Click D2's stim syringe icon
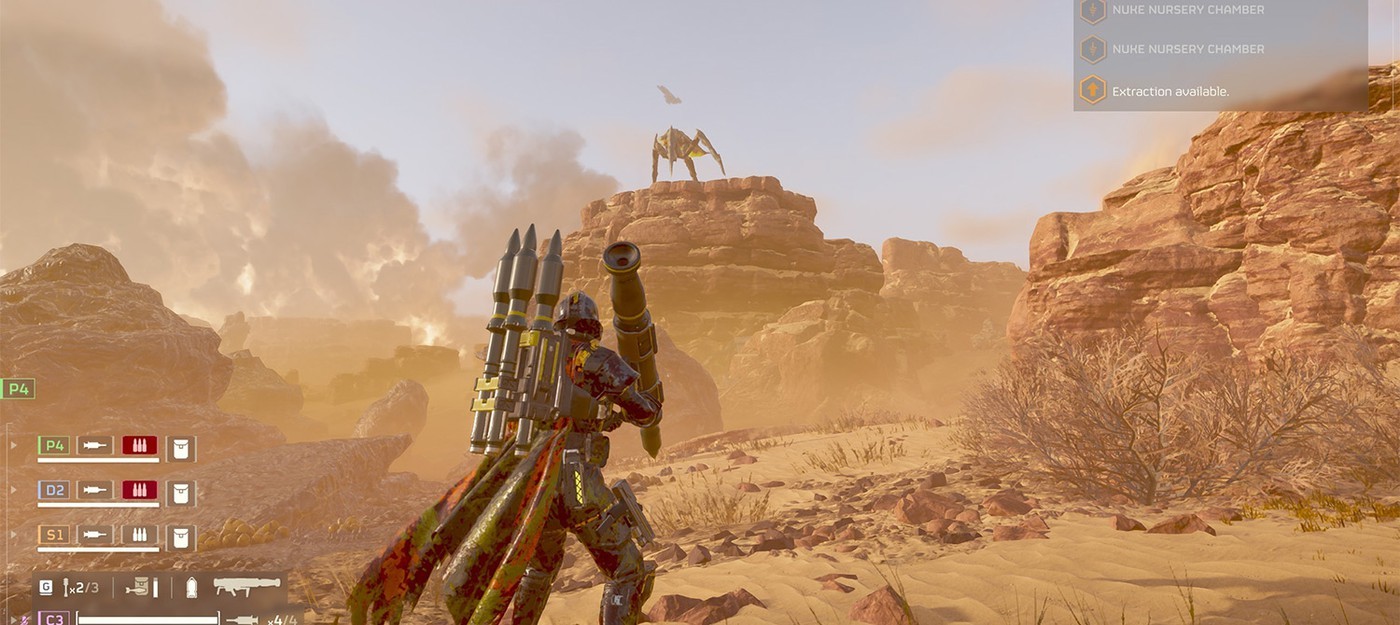 (97, 490)
